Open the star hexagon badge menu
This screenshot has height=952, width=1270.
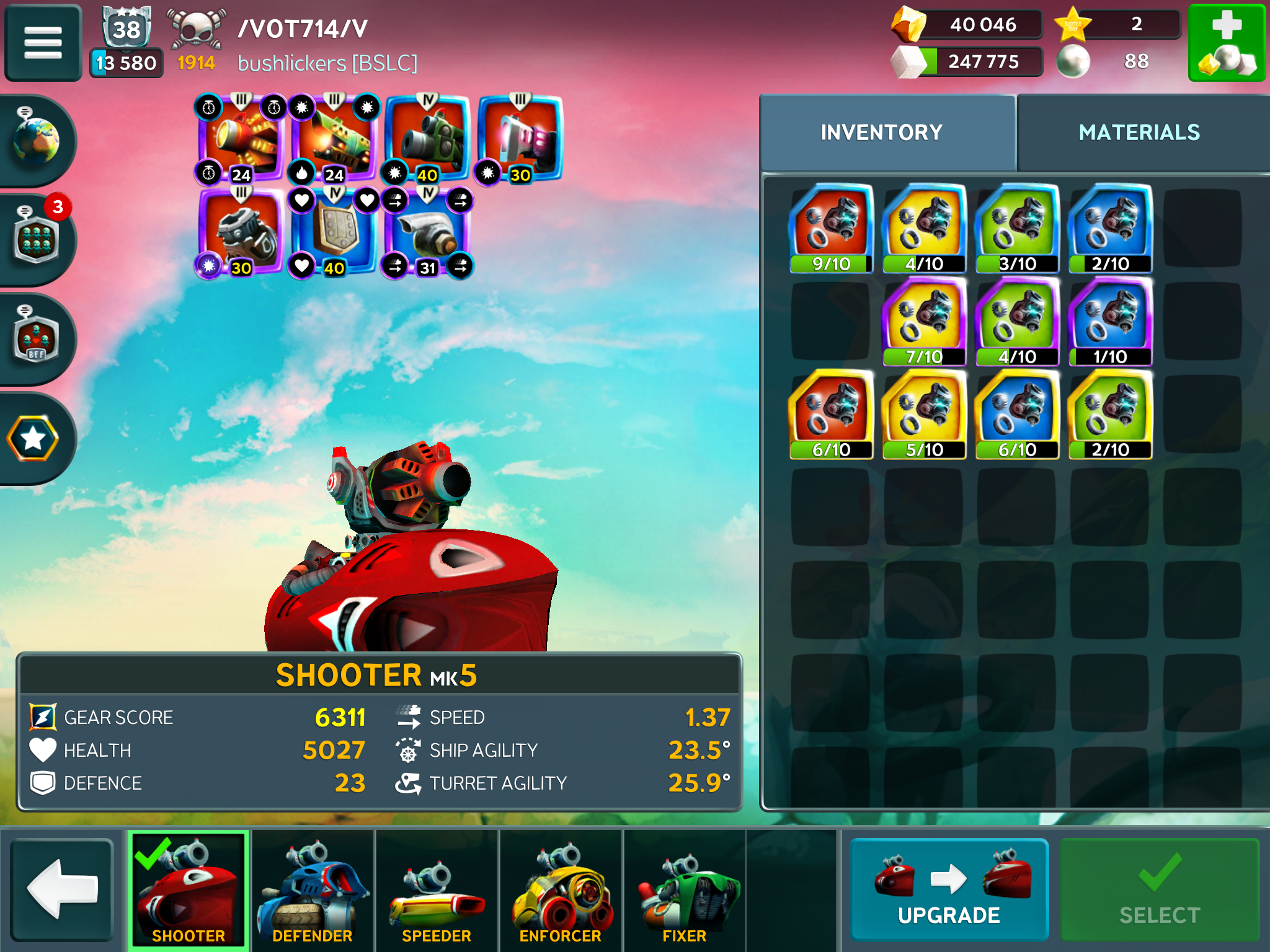point(33,438)
